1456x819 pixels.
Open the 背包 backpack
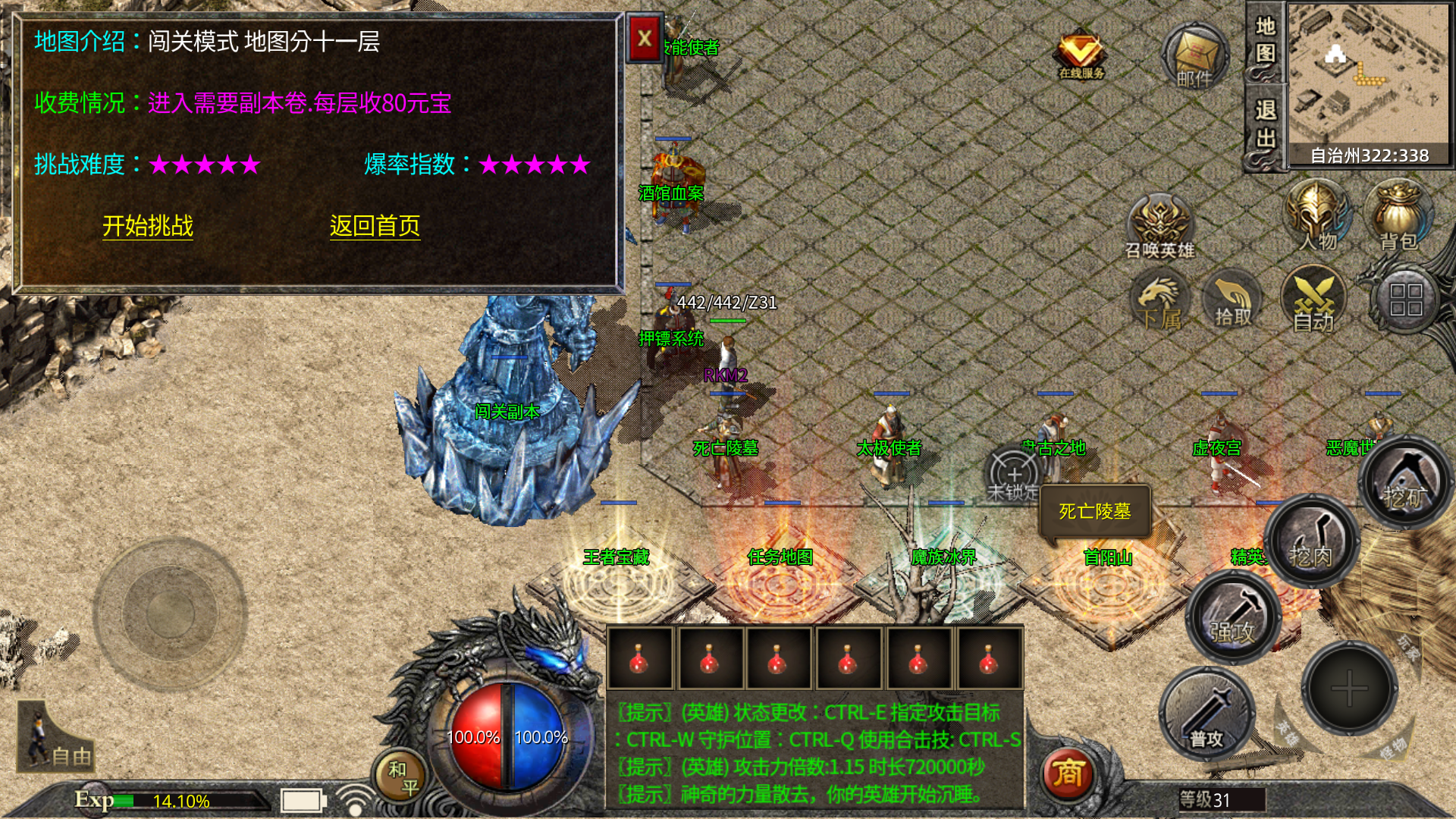coord(1398,216)
